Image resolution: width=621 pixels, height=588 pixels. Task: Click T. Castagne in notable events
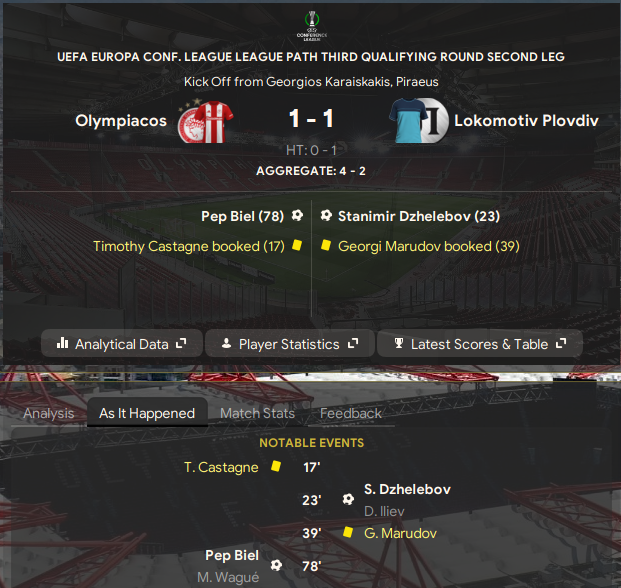(221, 467)
